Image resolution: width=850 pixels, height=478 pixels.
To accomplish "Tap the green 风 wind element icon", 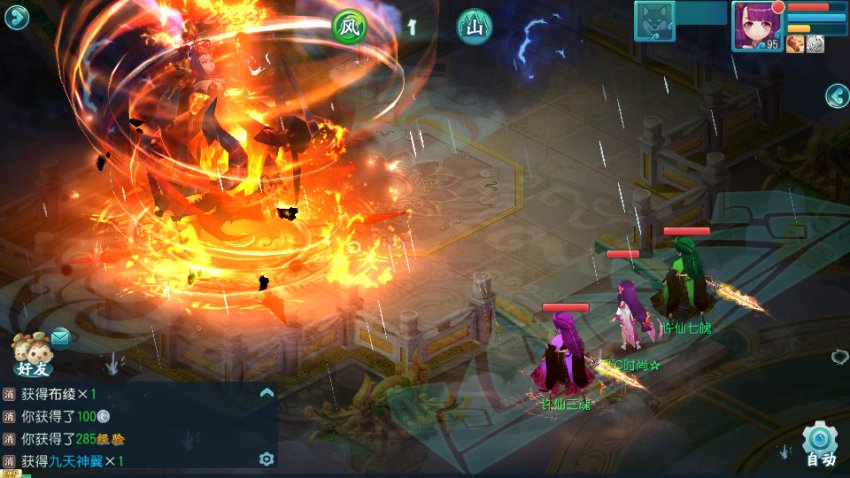I will [x=350, y=26].
